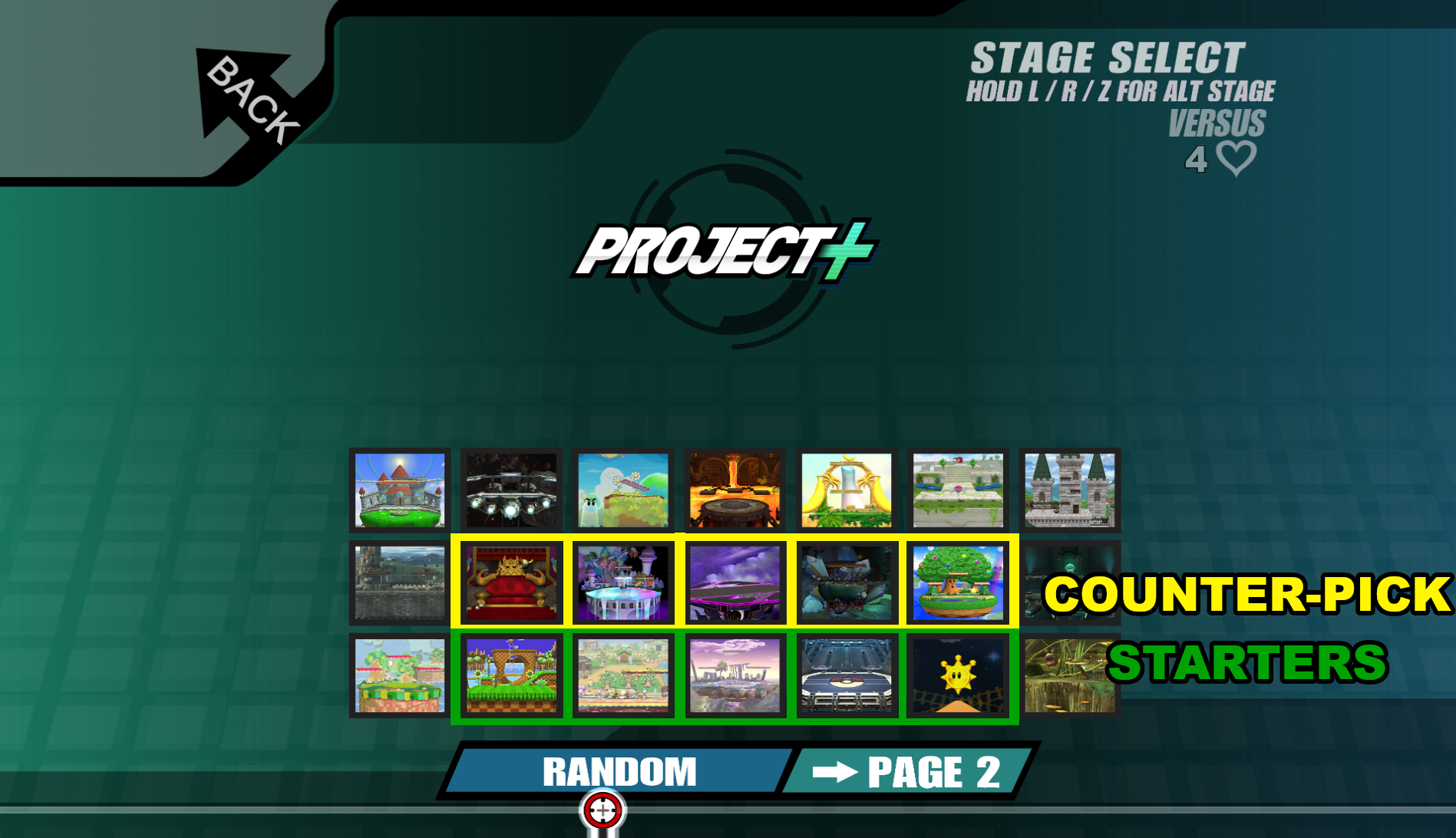
Task: Select the Green Hill Zone stage
Action: (x=511, y=675)
